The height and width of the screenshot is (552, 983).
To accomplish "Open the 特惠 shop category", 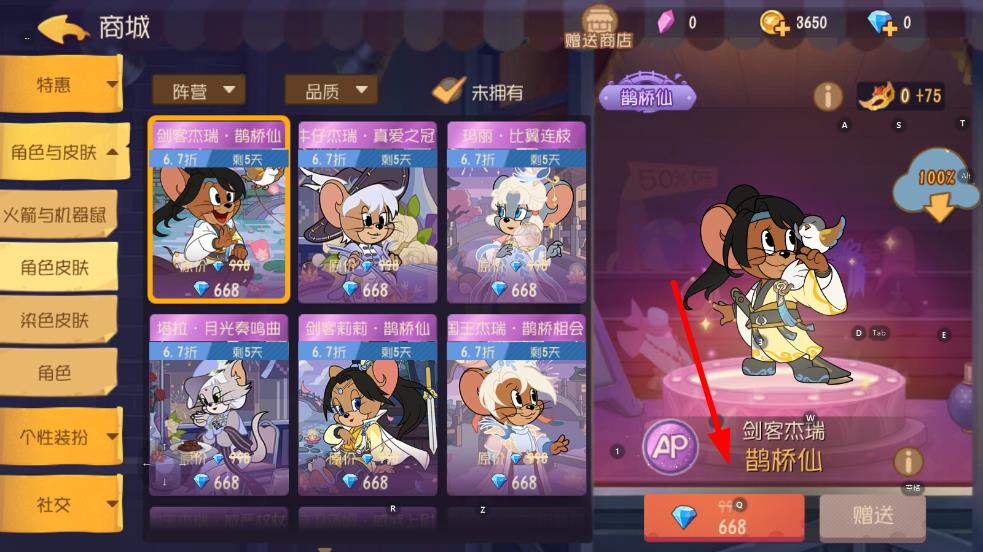I will (x=60, y=85).
